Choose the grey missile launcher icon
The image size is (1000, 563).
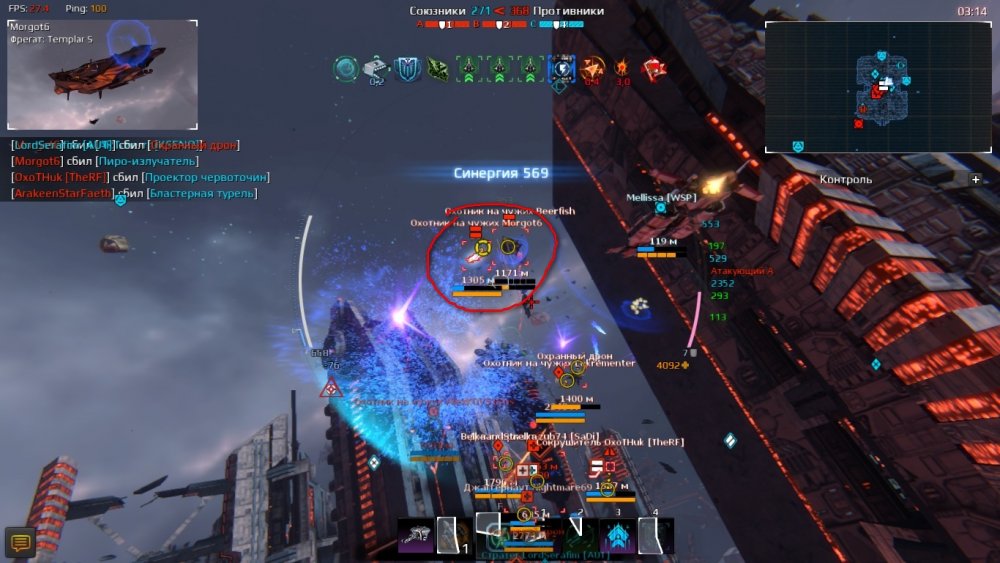click(375, 68)
